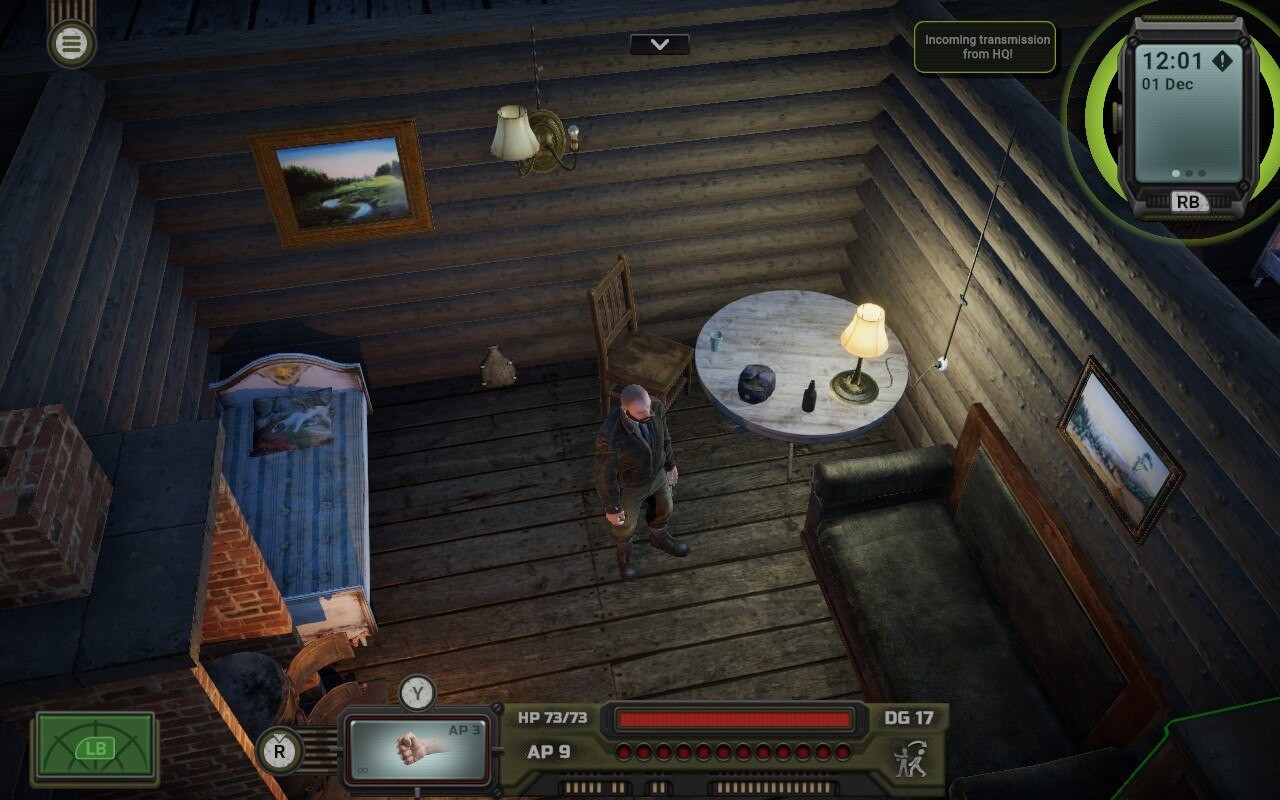Open the green radar minimap panel
The width and height of the screenshot is (1280, 800).
(95, 748)
